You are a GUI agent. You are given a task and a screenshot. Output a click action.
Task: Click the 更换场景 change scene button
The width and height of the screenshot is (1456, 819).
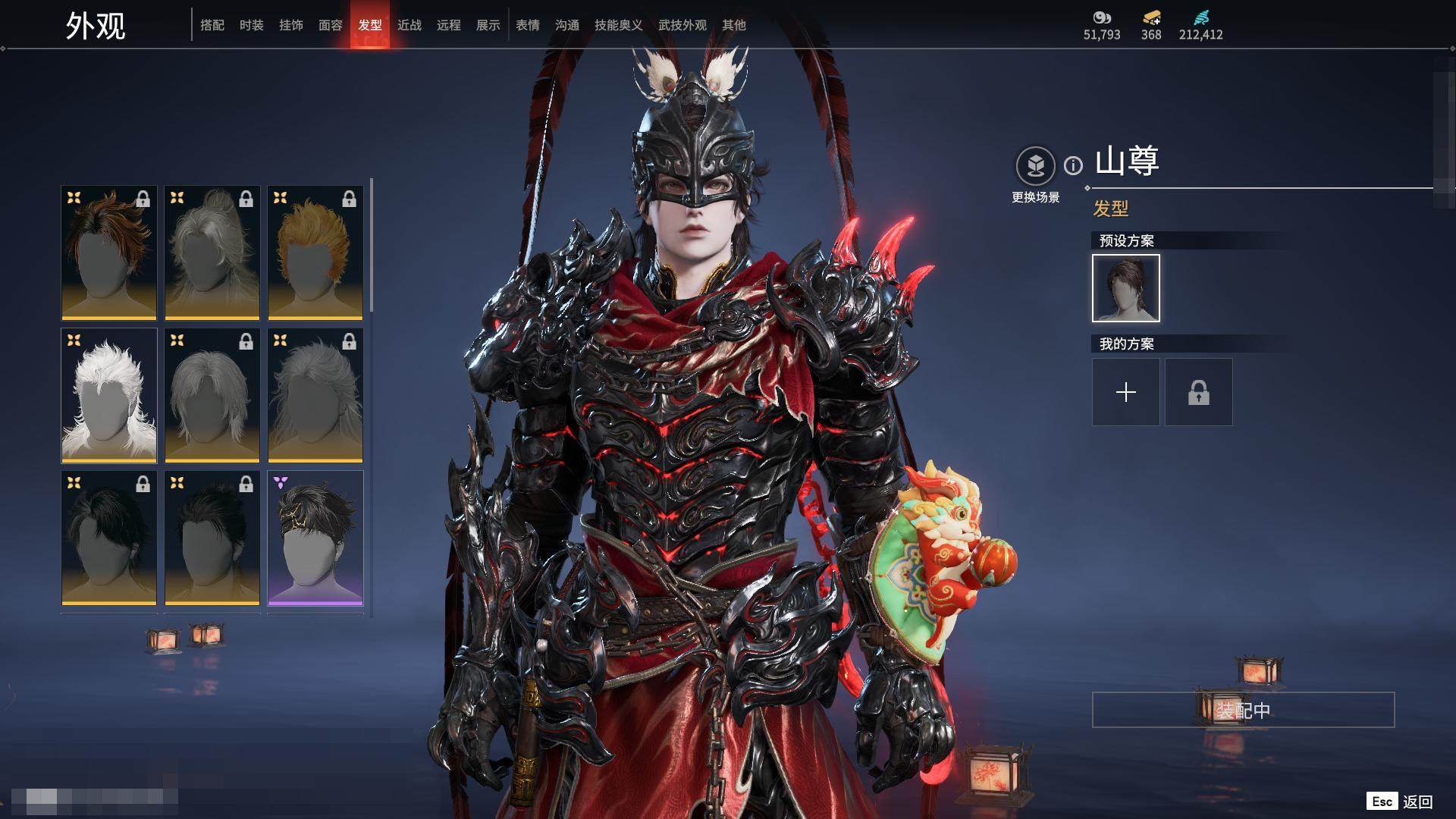(x=1035, y=174)
